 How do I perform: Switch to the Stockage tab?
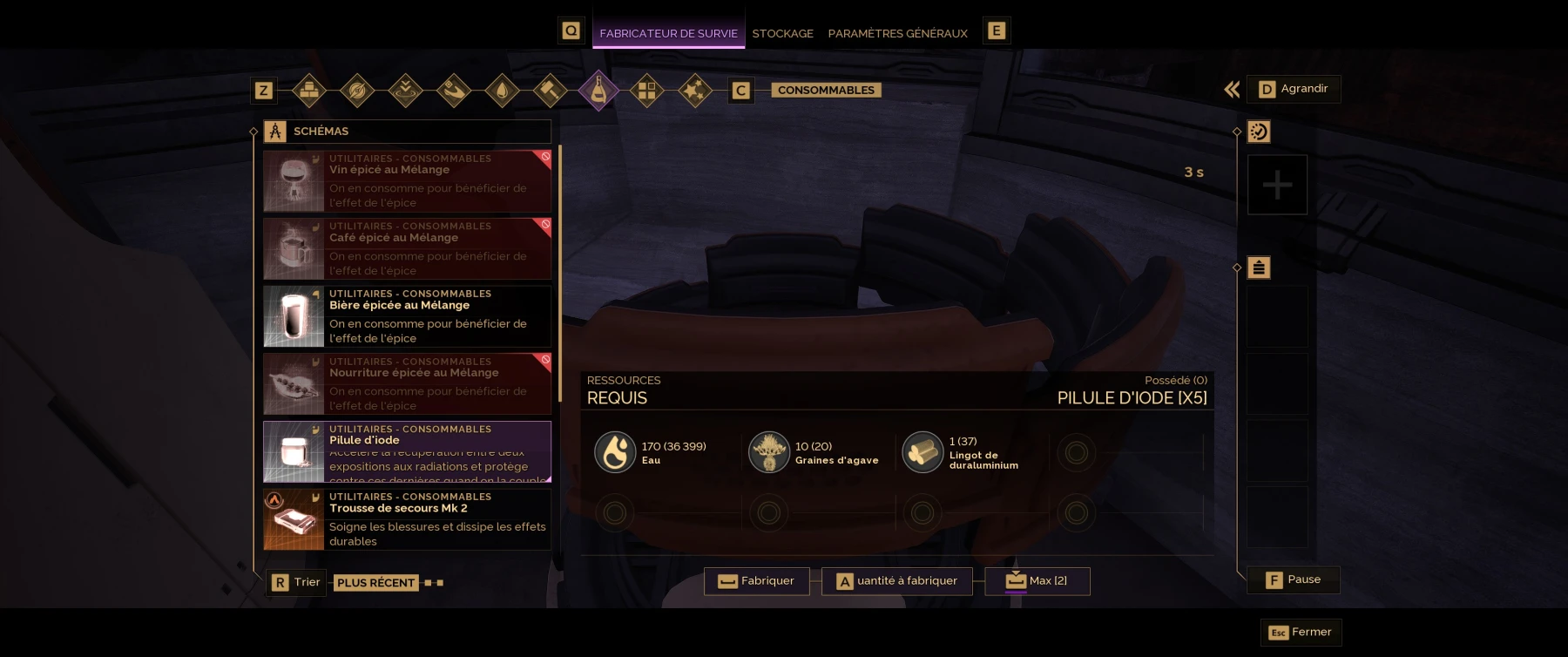782,33
